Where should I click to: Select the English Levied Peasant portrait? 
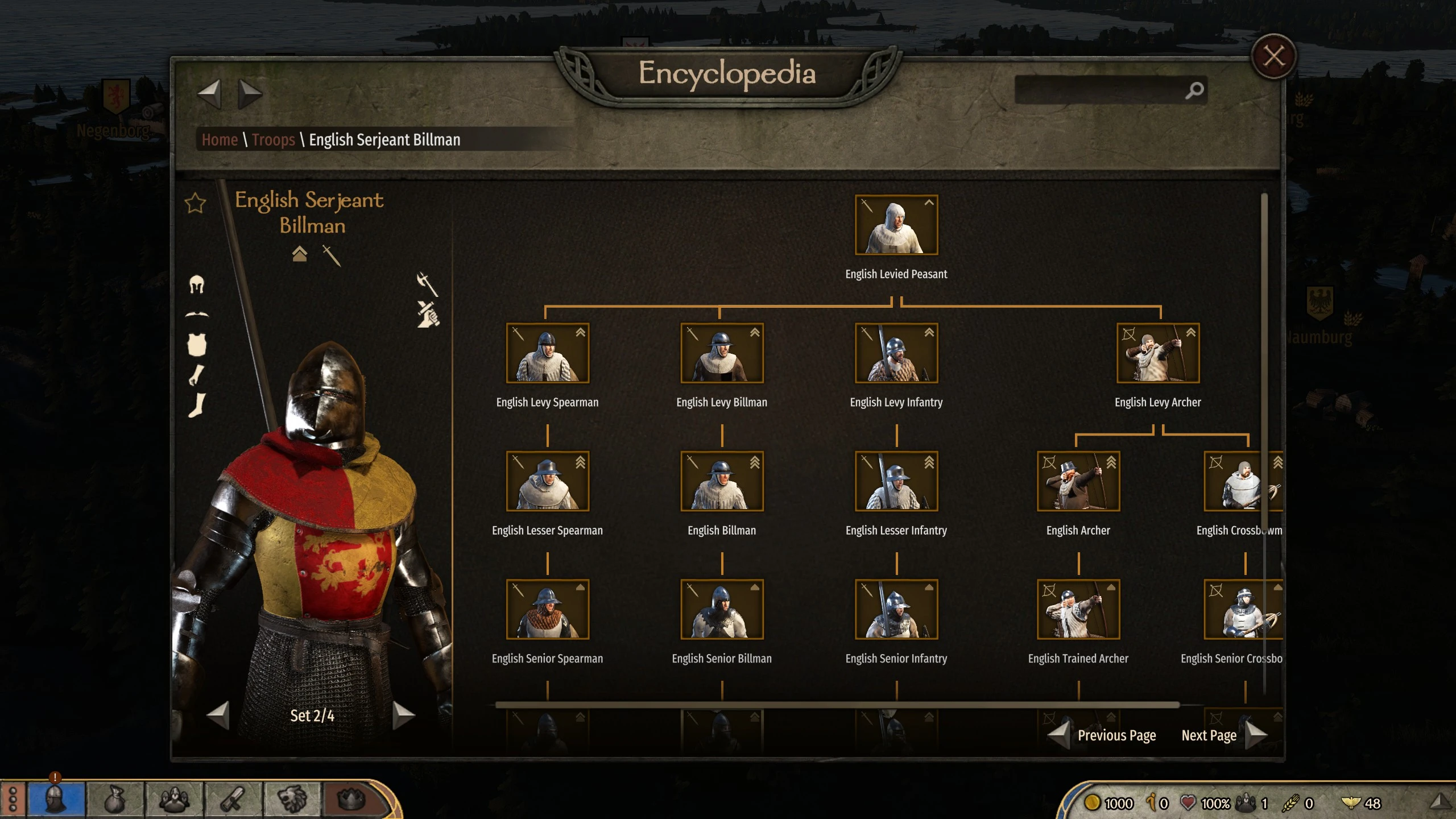(x=896, y=225)
